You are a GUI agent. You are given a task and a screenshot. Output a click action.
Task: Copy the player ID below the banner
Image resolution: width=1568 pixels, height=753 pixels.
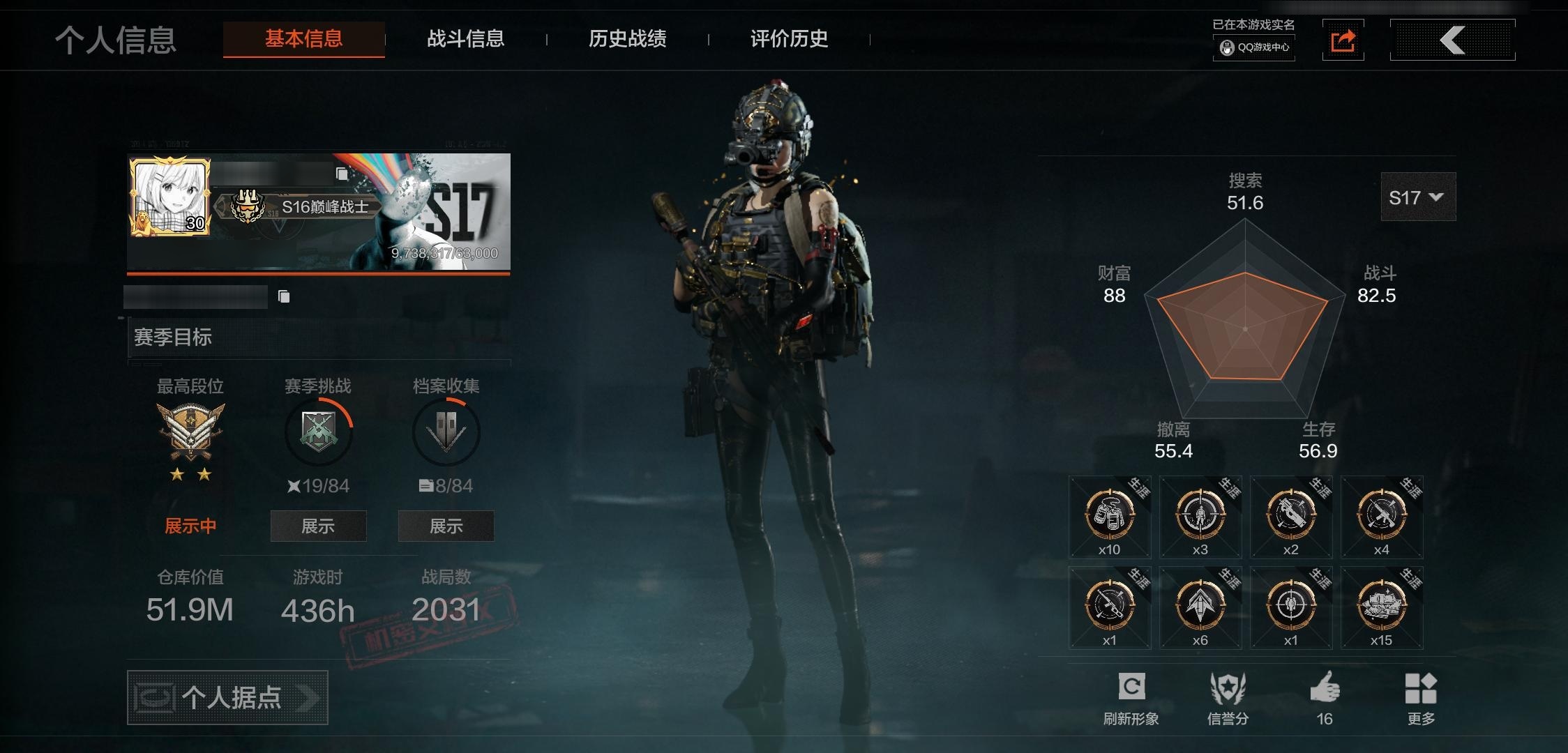(x=284, y=297)
